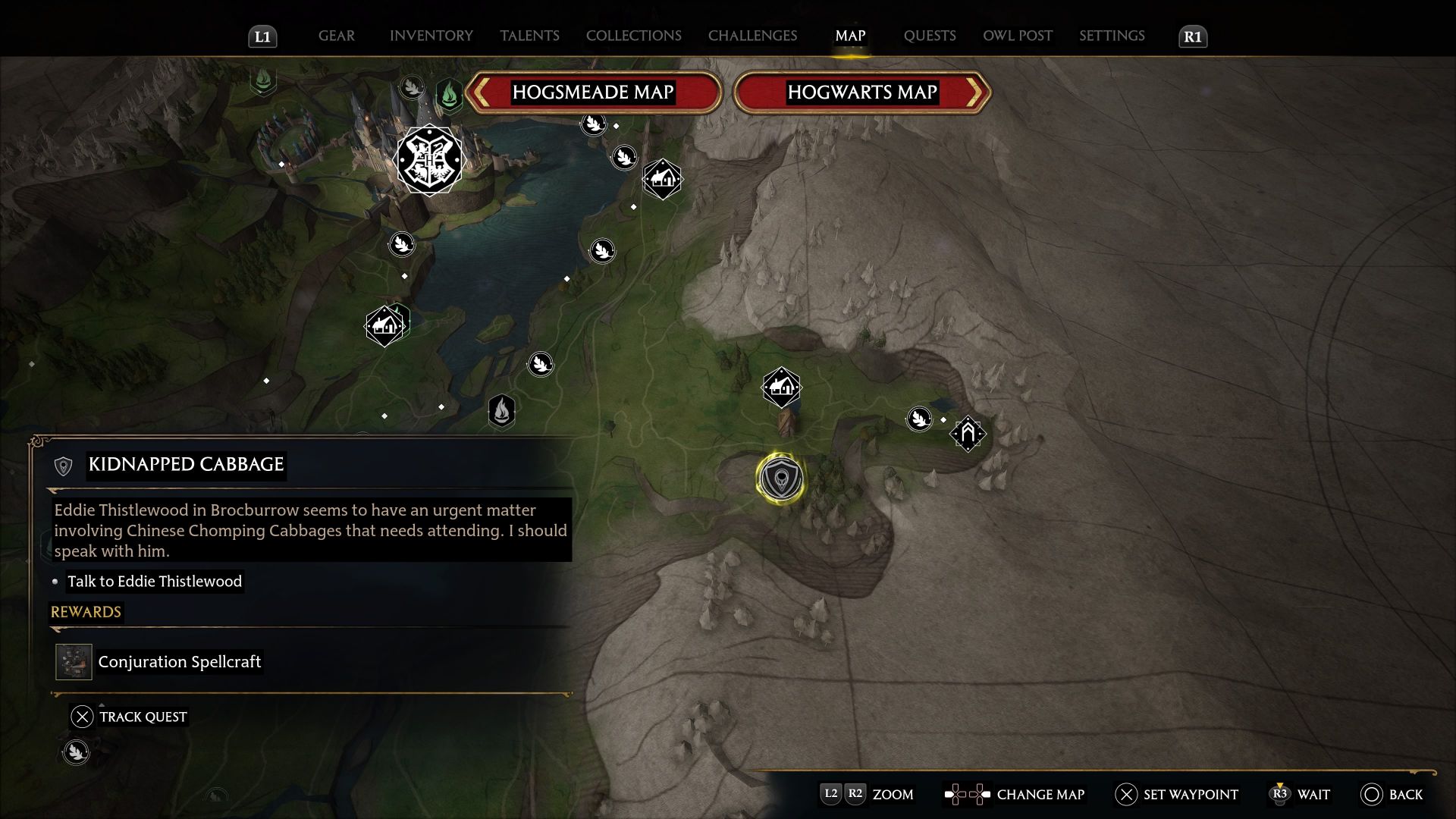Screen dimensions: 1456x819
Task: Open the Gear tab
Action: pyautogui.click(x=336, y=36)
